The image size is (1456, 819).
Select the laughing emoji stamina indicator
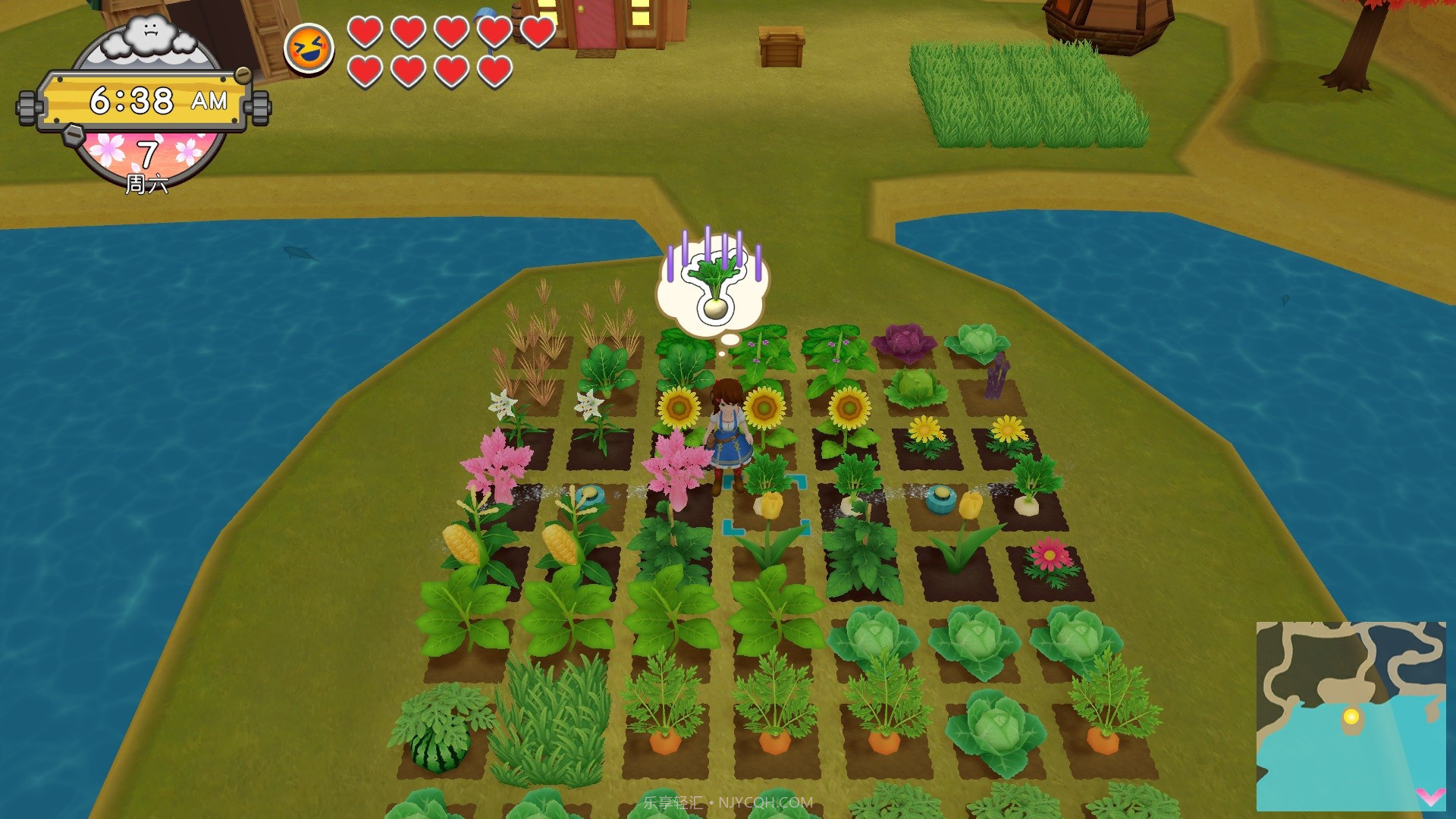[310, 49]
